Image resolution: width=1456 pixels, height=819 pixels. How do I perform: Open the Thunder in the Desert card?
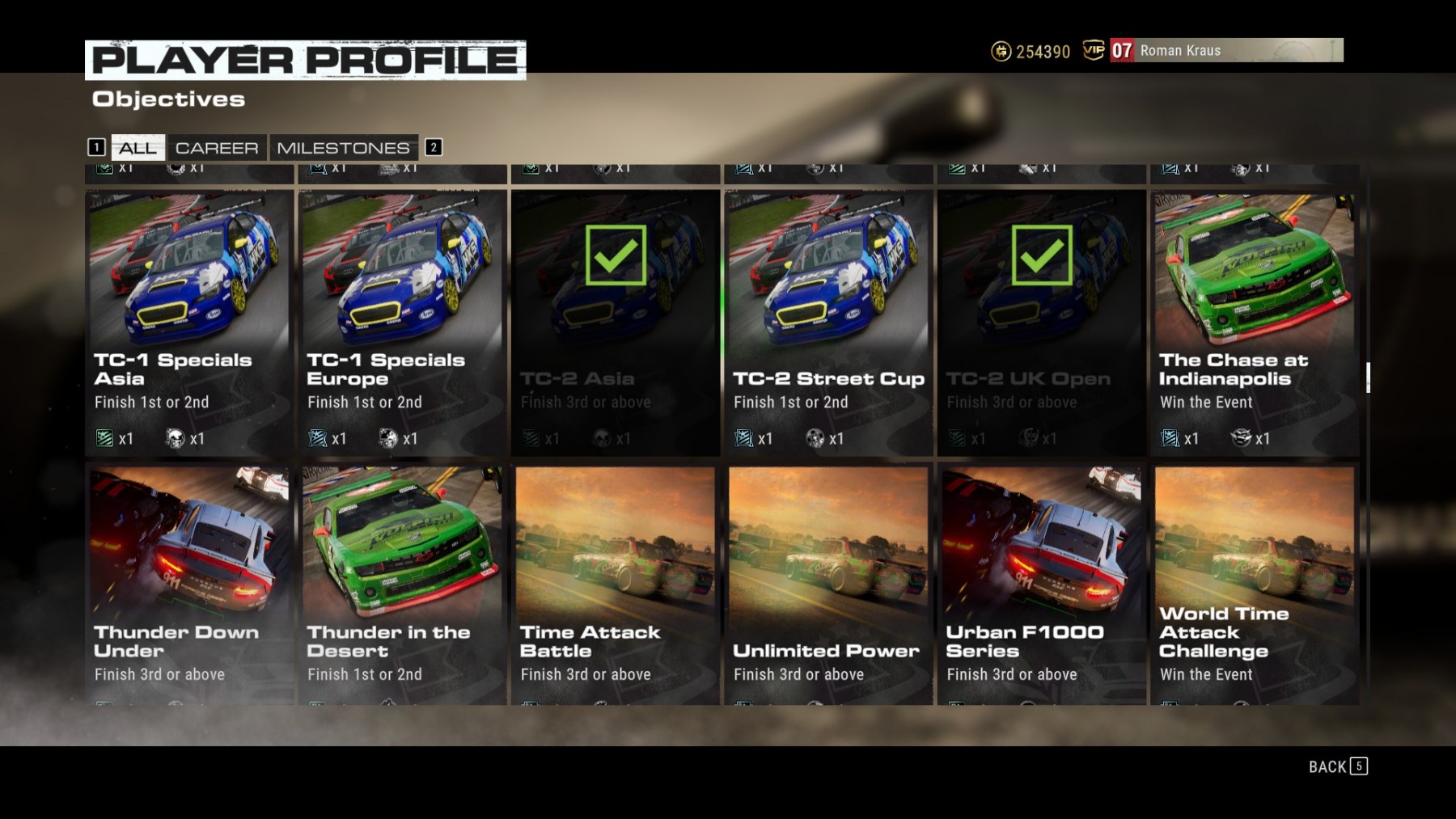point(402,584)
